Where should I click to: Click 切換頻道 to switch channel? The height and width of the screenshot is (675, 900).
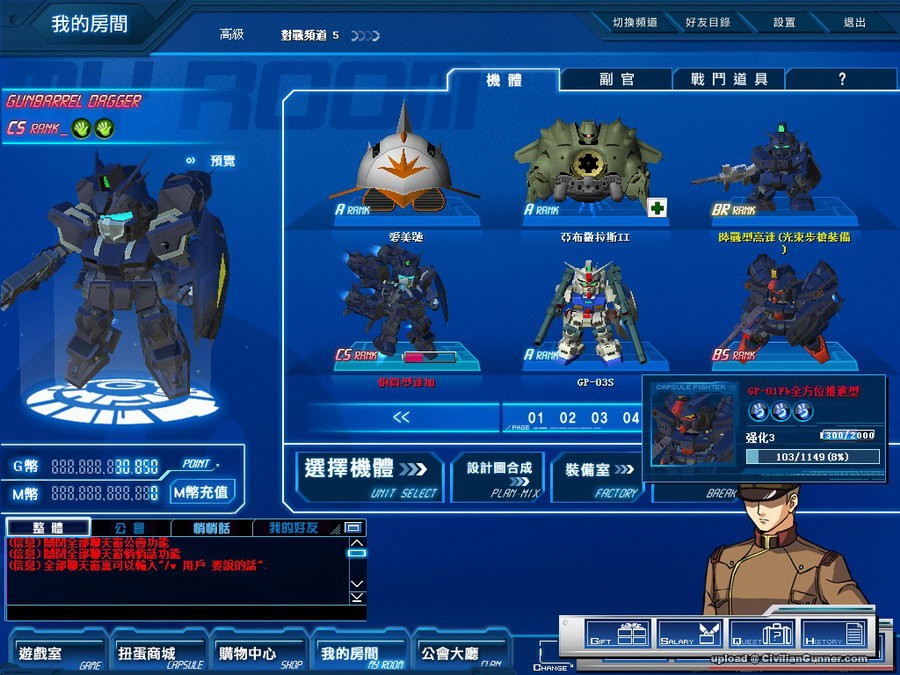click(x=635, y=22)
